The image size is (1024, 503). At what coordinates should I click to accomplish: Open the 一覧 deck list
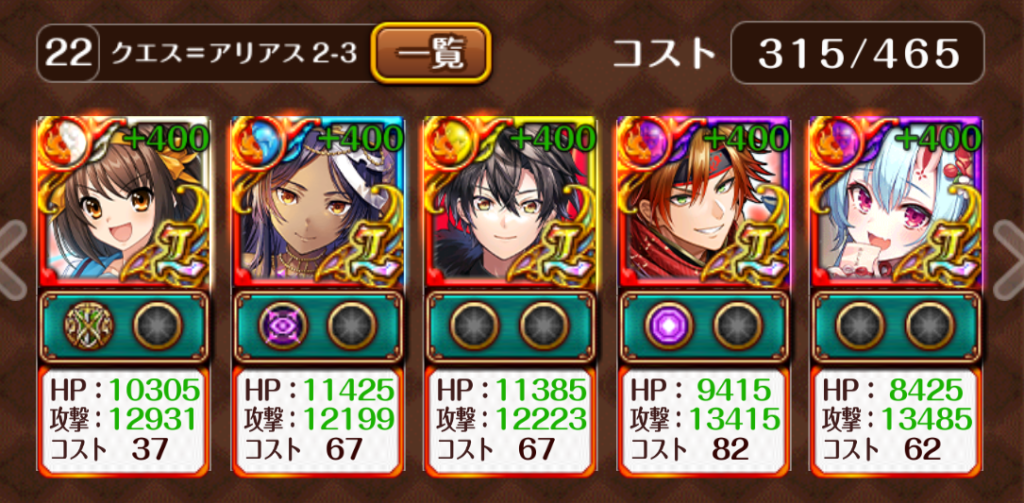click(431, 53)
